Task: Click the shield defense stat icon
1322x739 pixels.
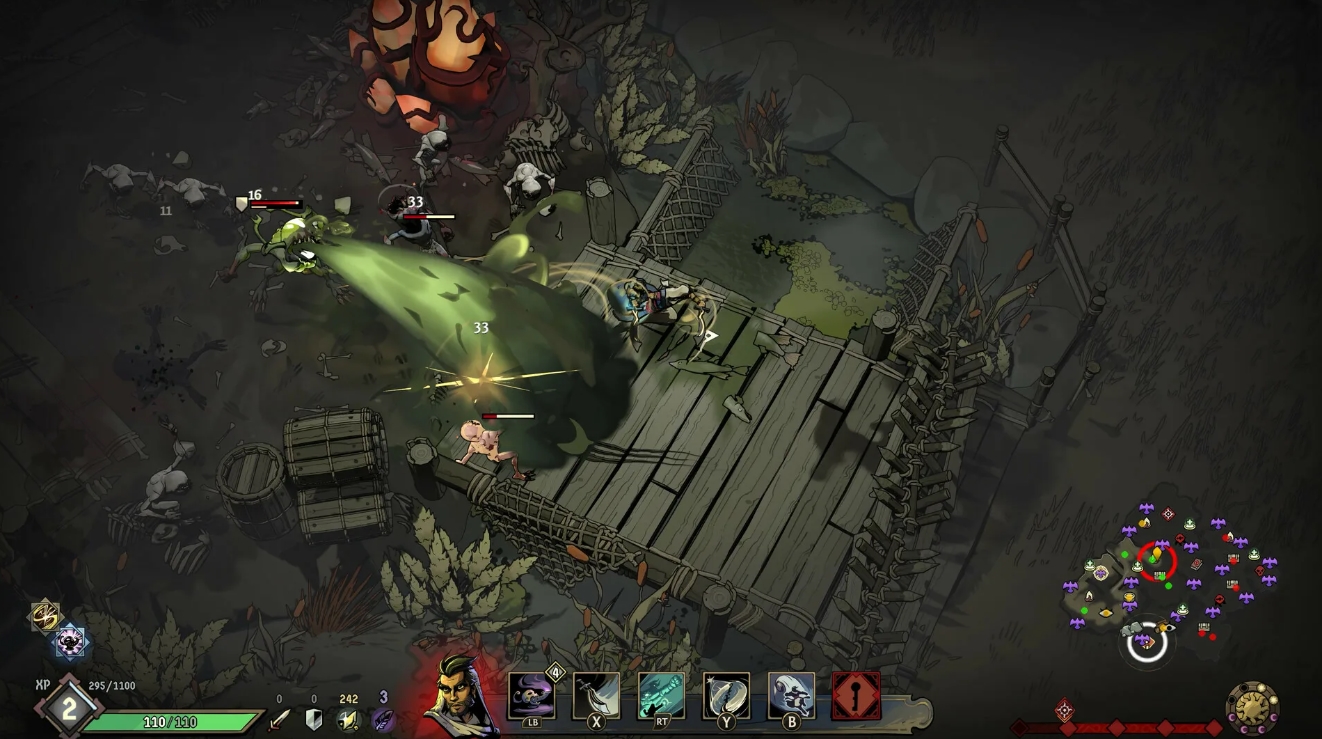Action: pyautogui.click(x=313, y=719)
